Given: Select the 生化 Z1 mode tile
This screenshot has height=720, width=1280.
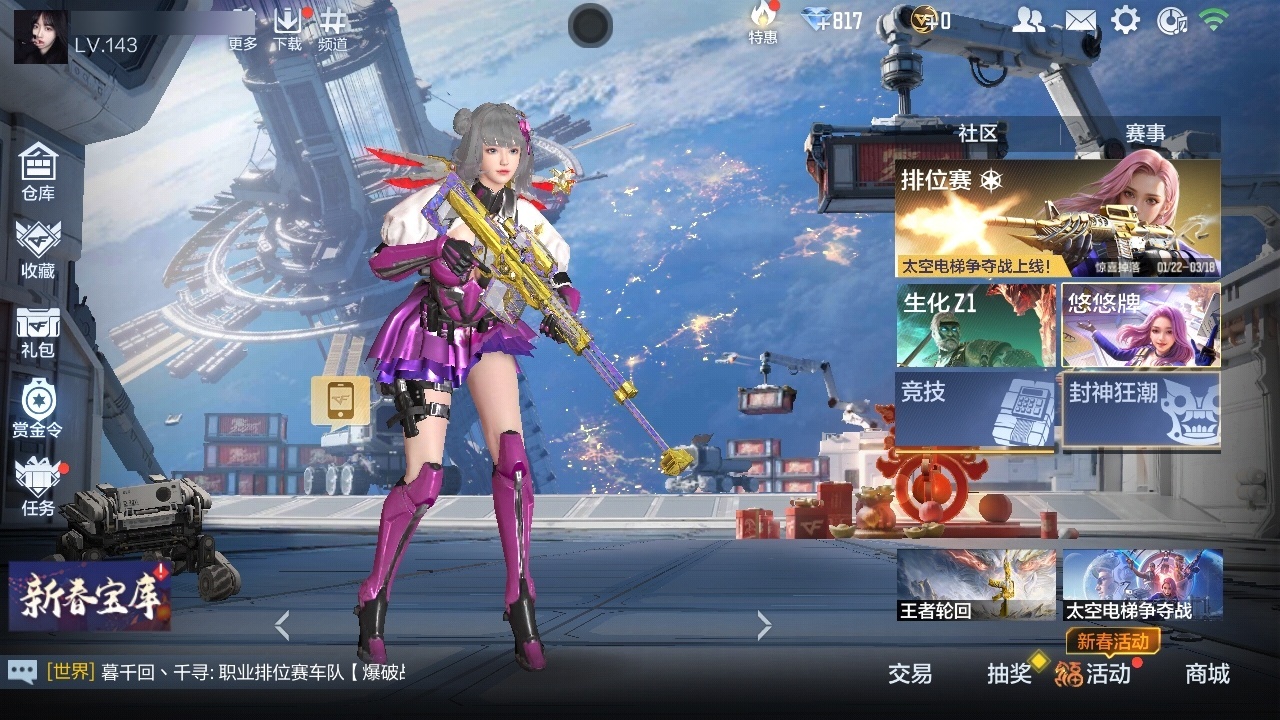Looking at the screenshot, I should [976, 326].
